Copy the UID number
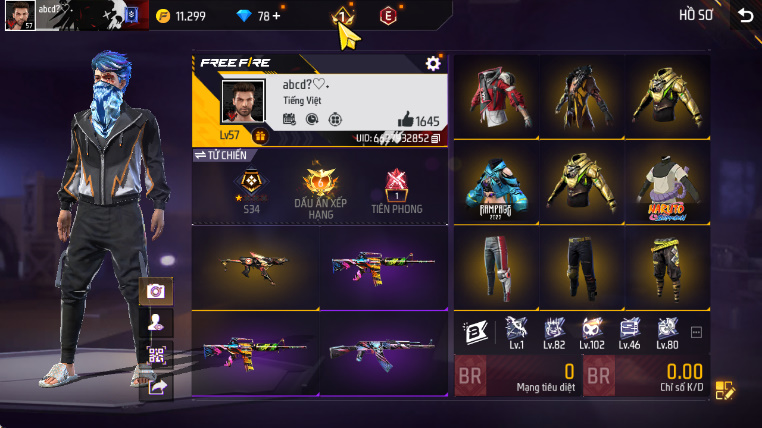 pyautogui.click(x=435, y=138)
